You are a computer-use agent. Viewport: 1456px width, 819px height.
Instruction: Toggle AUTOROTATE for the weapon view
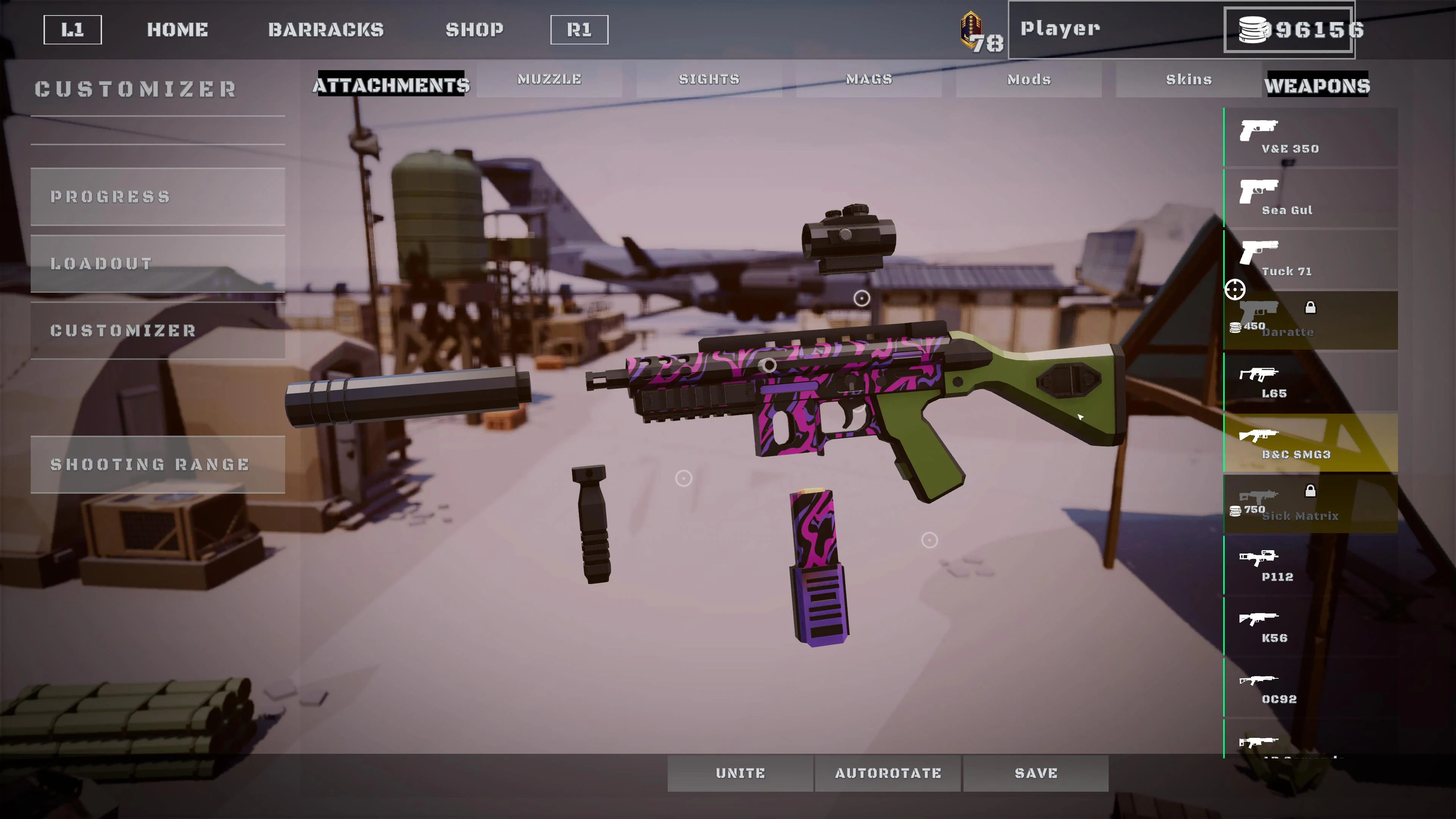tap(887, 773)
